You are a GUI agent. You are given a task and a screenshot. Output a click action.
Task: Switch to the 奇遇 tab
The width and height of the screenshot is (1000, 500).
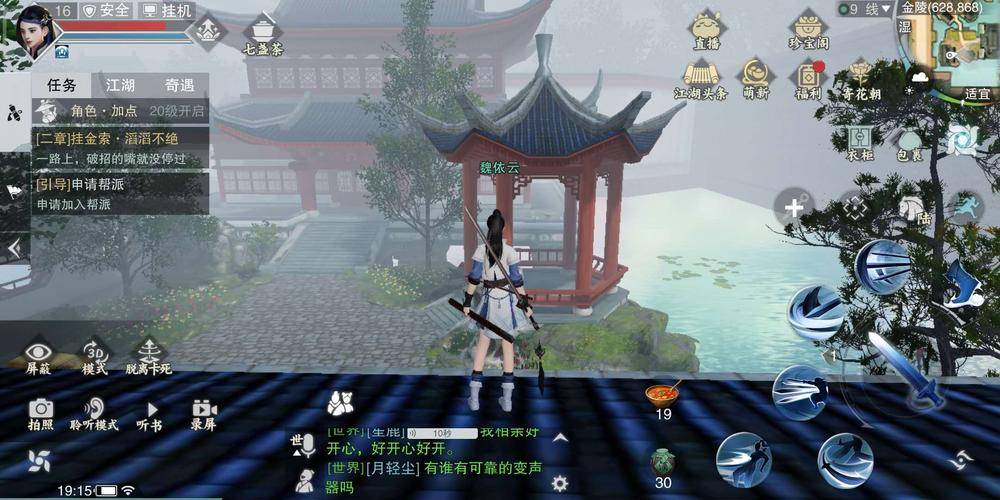pyautogui.click(x=180, y=86)
